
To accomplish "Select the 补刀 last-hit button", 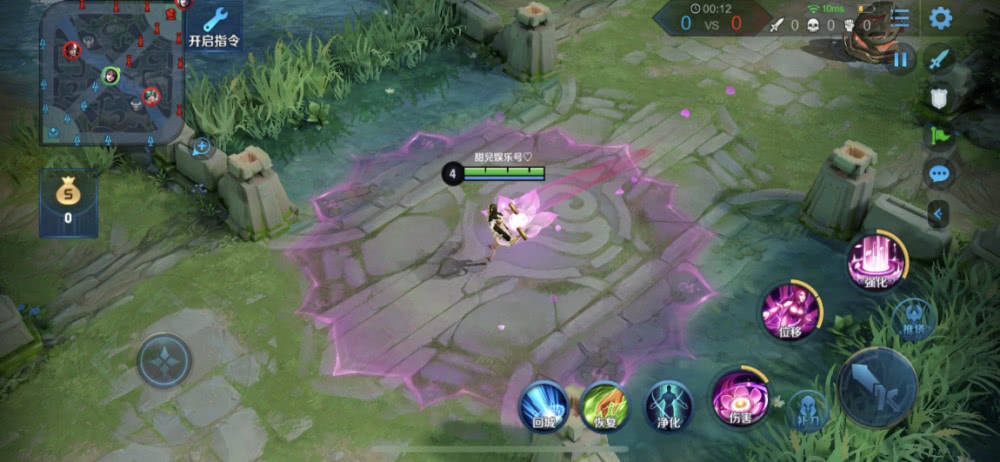I will [x=809, y=410].
